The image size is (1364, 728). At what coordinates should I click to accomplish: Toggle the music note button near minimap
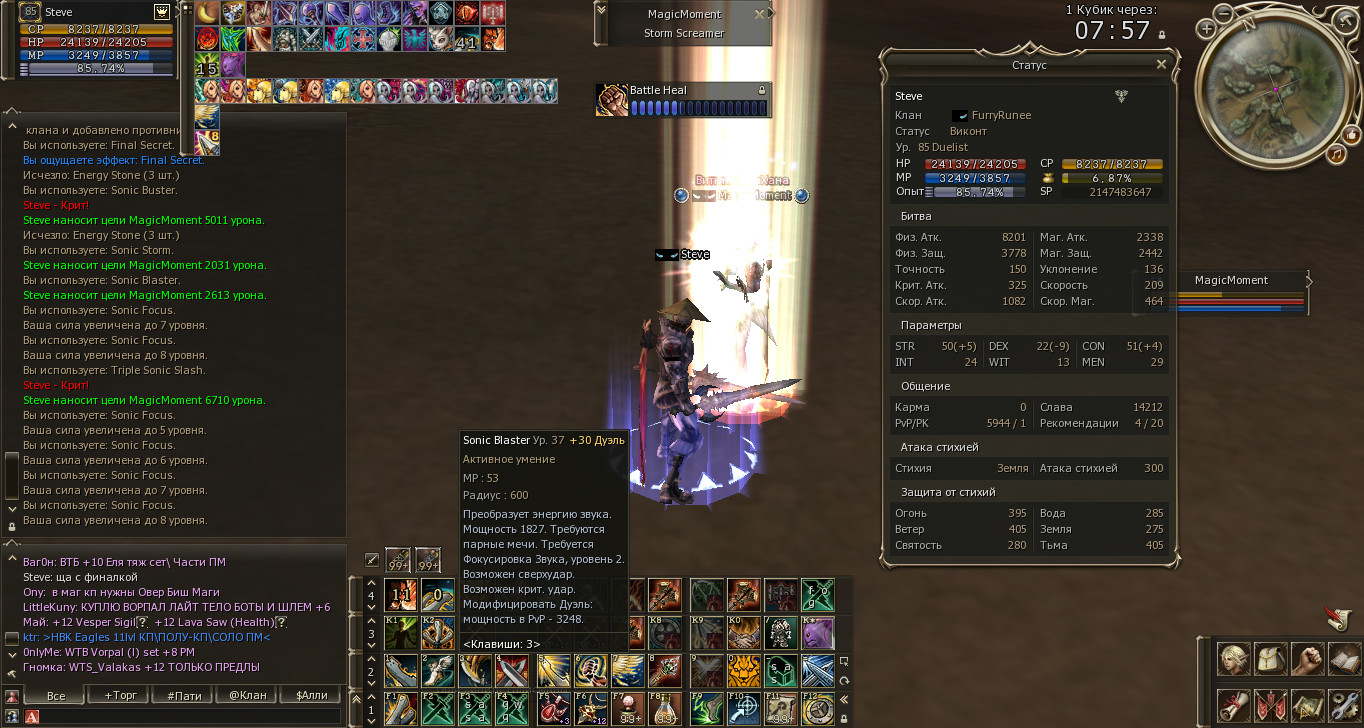tap(1335, 154)
